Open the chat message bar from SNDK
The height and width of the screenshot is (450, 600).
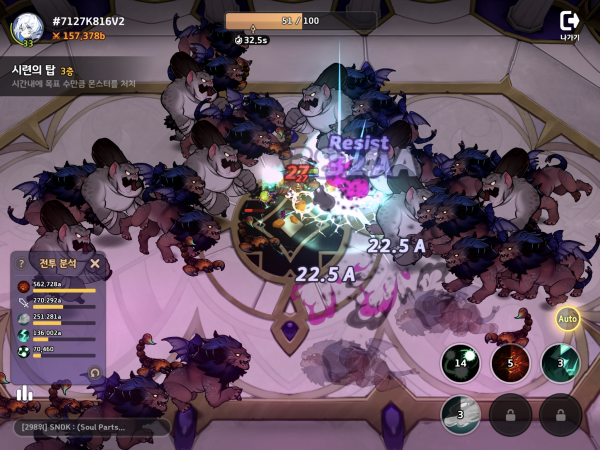[x=90, y=427]
